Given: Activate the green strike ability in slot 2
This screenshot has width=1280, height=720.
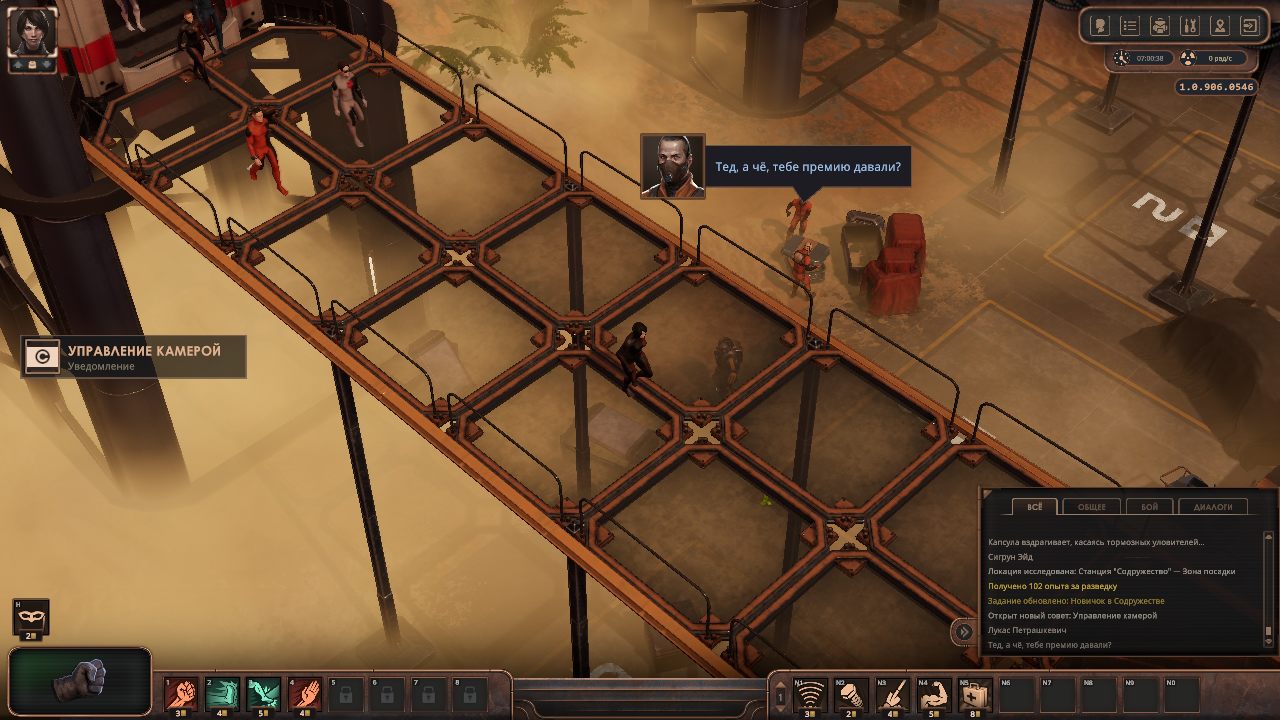Looking at the screenshot, I should tap(222, 693).
